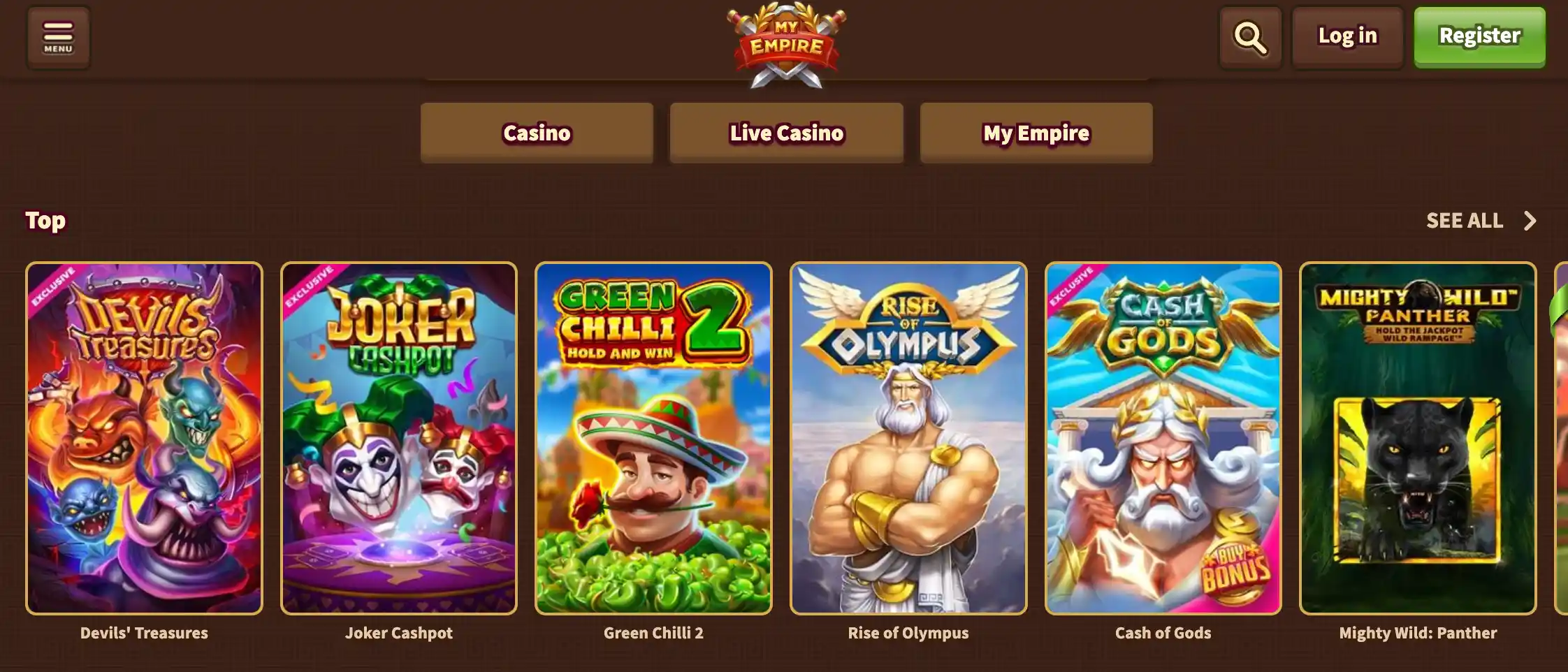Open the search magnifier
1568x672 pixels.
click(x=1250, y=37)
